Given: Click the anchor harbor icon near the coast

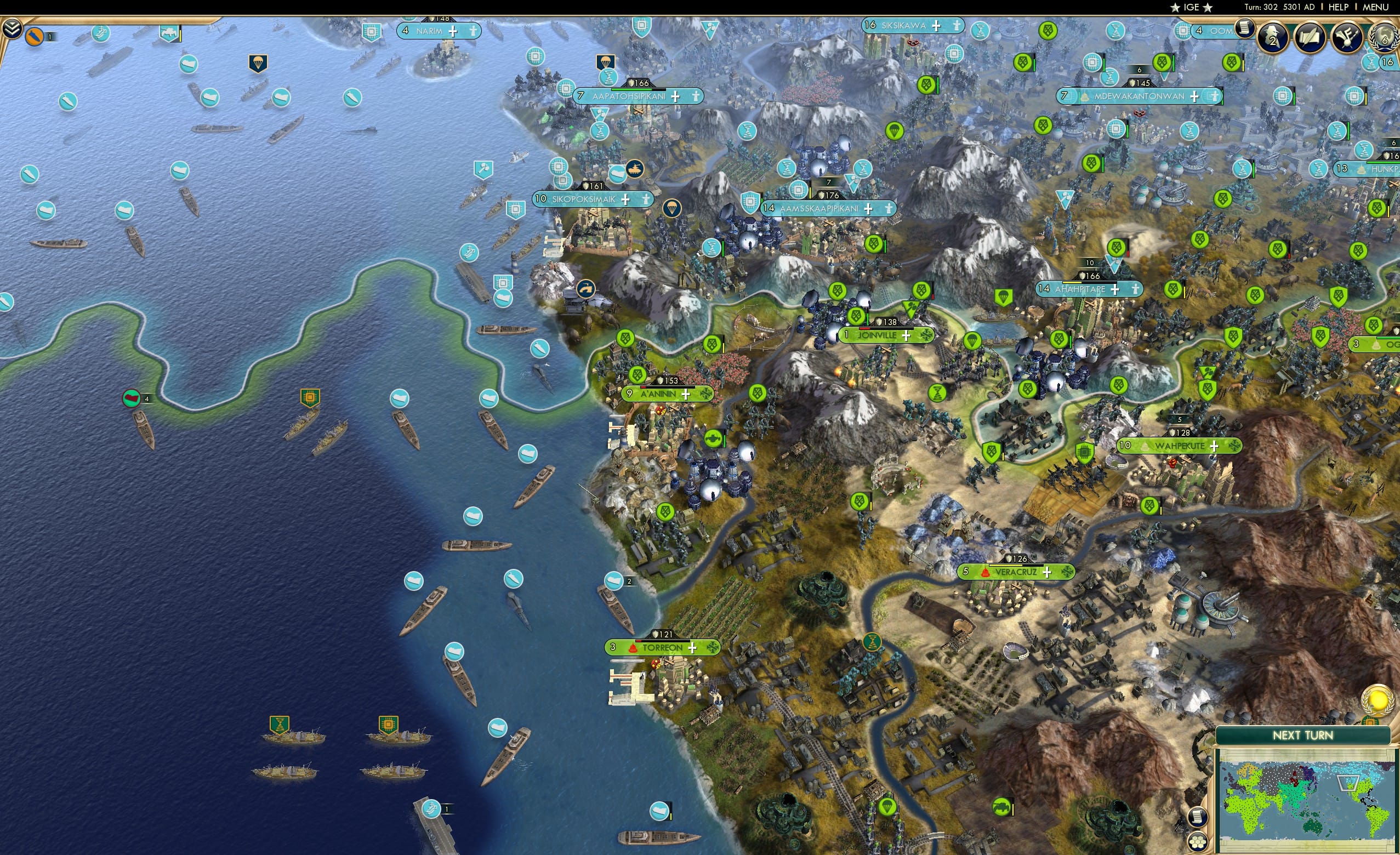Looking at the screenshot, I should click(587, 290).
